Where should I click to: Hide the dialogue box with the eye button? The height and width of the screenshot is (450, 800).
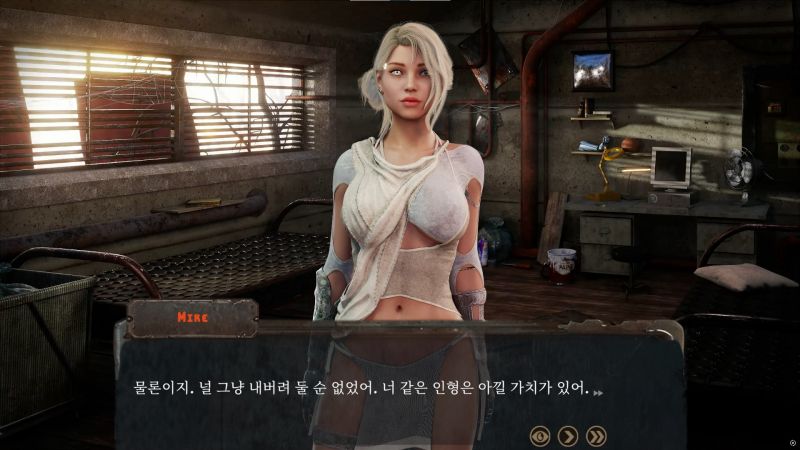tap(540, 435)
